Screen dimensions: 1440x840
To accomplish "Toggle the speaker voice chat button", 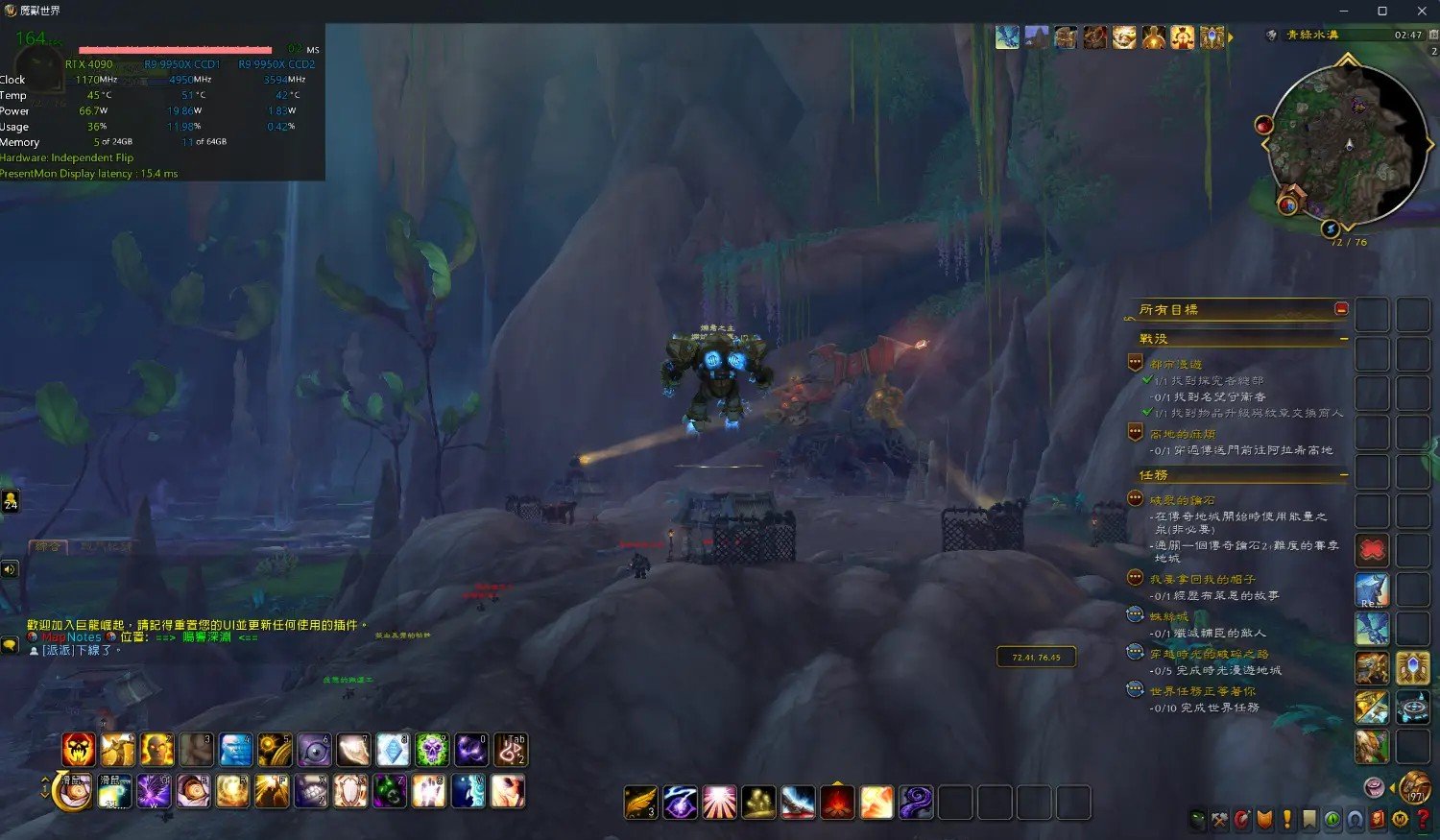I will [x=10, y=569].
